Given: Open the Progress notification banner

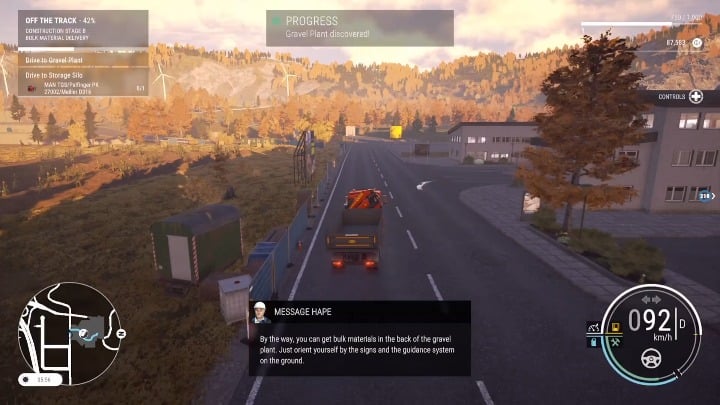Looking at the screenshot, I should 359,27.
